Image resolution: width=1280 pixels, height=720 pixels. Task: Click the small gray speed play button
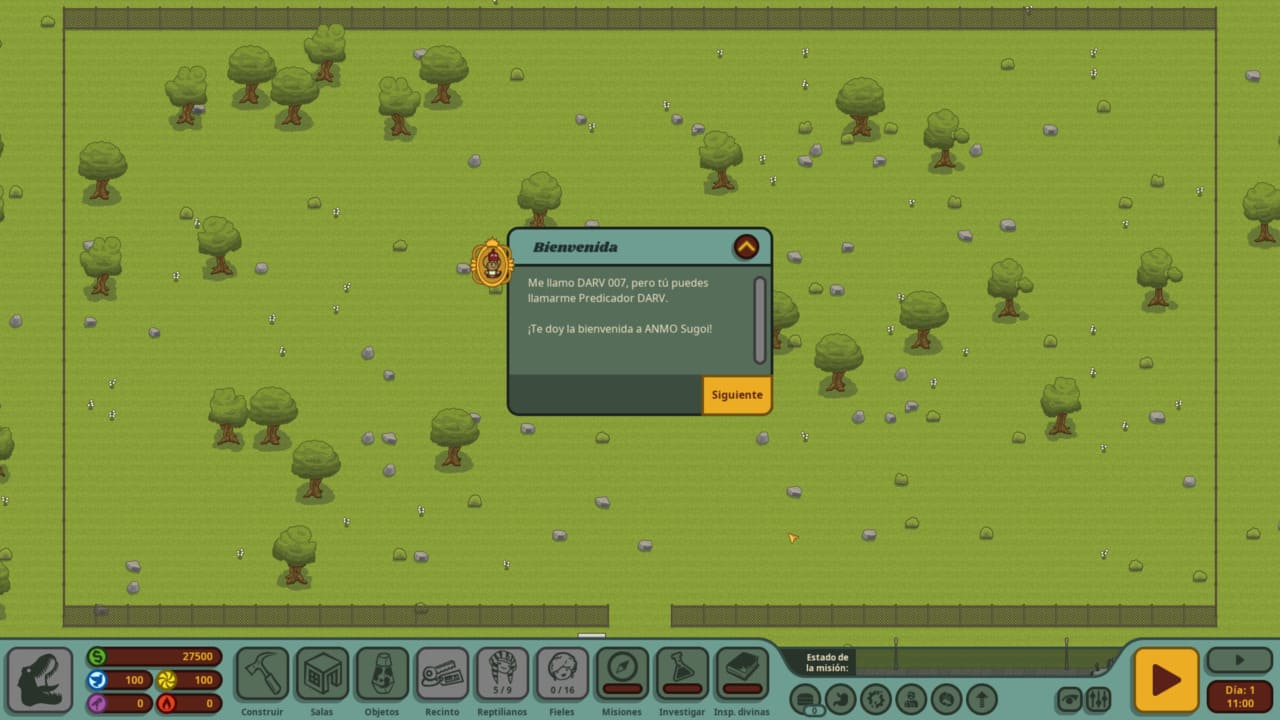pyautogui.click(x=1239, y=660)
